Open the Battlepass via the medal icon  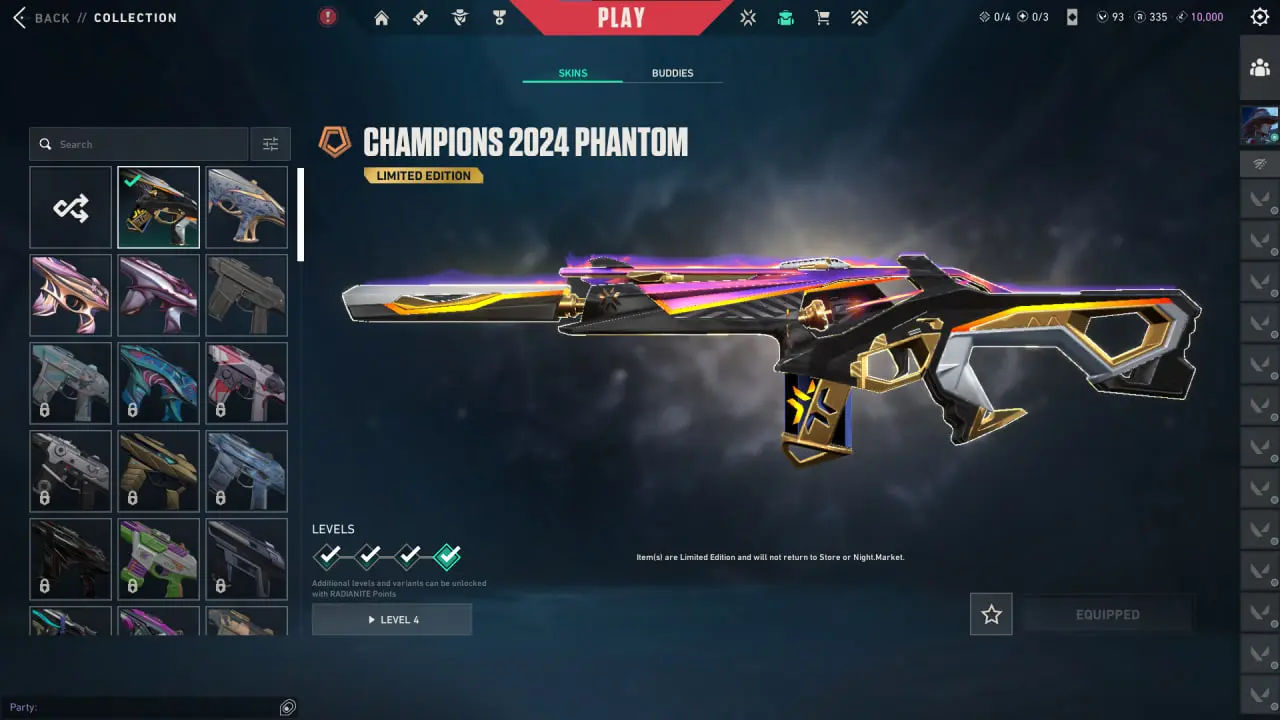(x=499, y=17)
